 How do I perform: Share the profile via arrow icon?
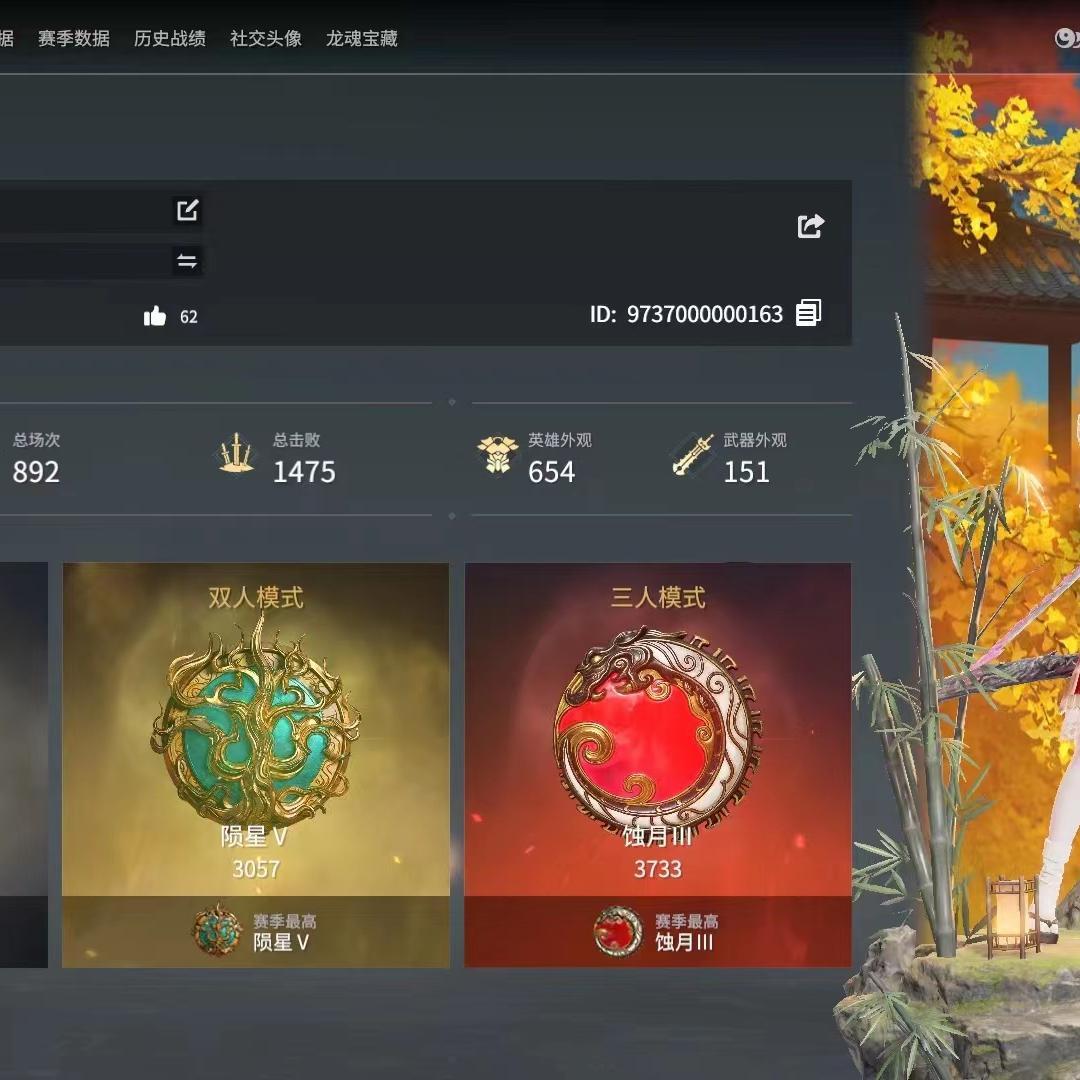[810, 226]
